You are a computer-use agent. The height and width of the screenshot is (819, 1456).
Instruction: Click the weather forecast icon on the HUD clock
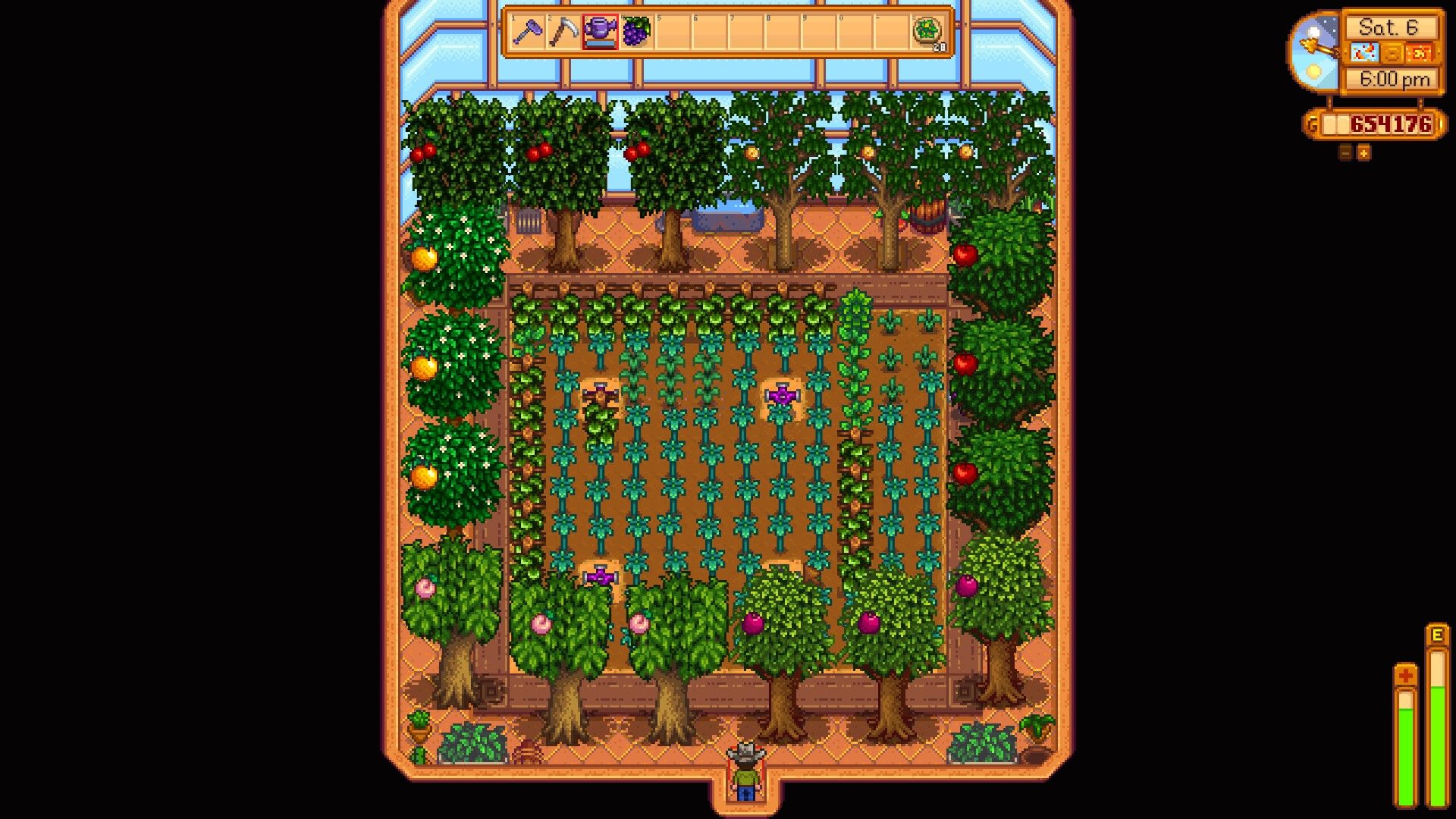coord(1365,52)
